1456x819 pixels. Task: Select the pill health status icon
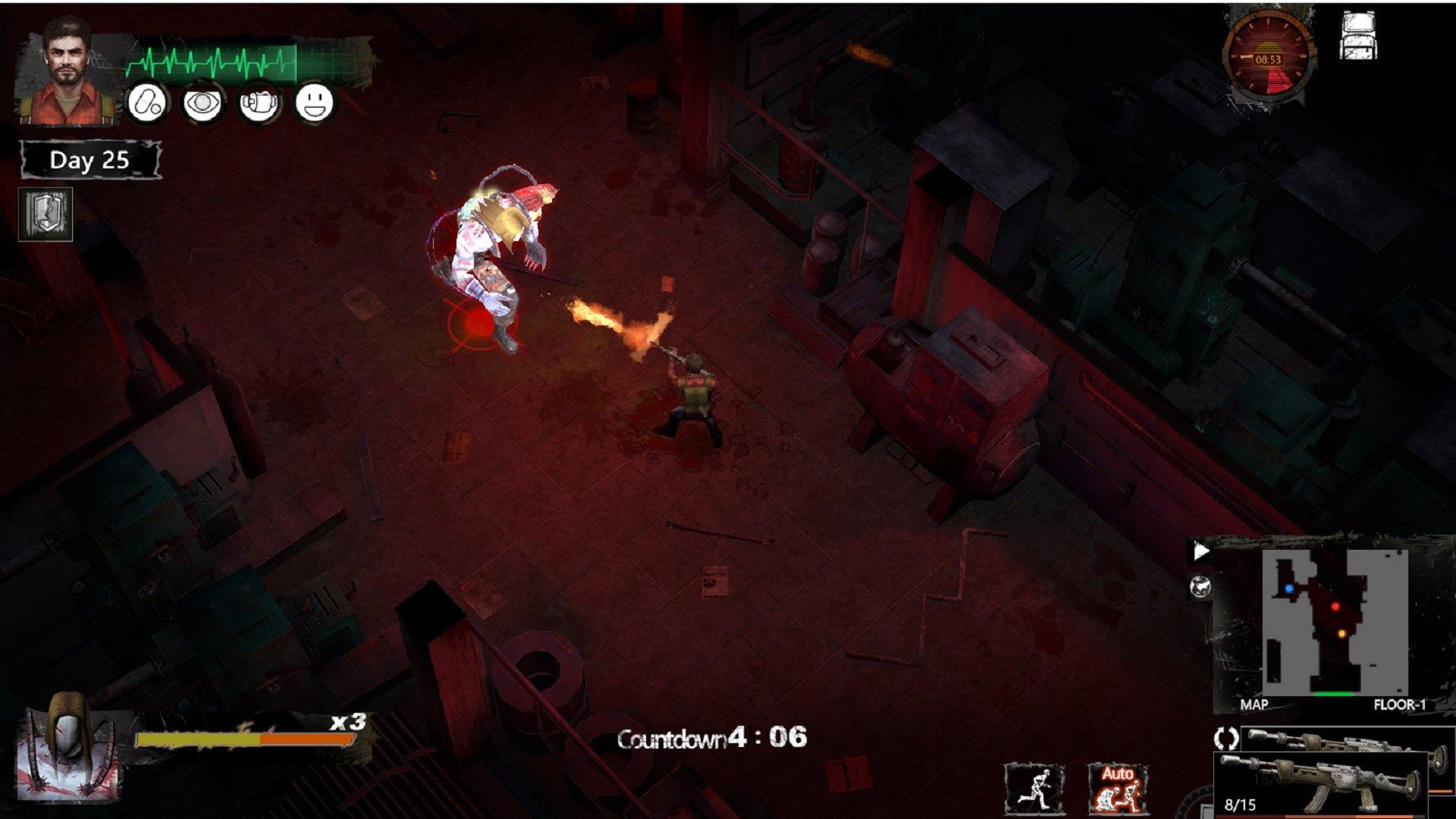[x=146, y=102]
